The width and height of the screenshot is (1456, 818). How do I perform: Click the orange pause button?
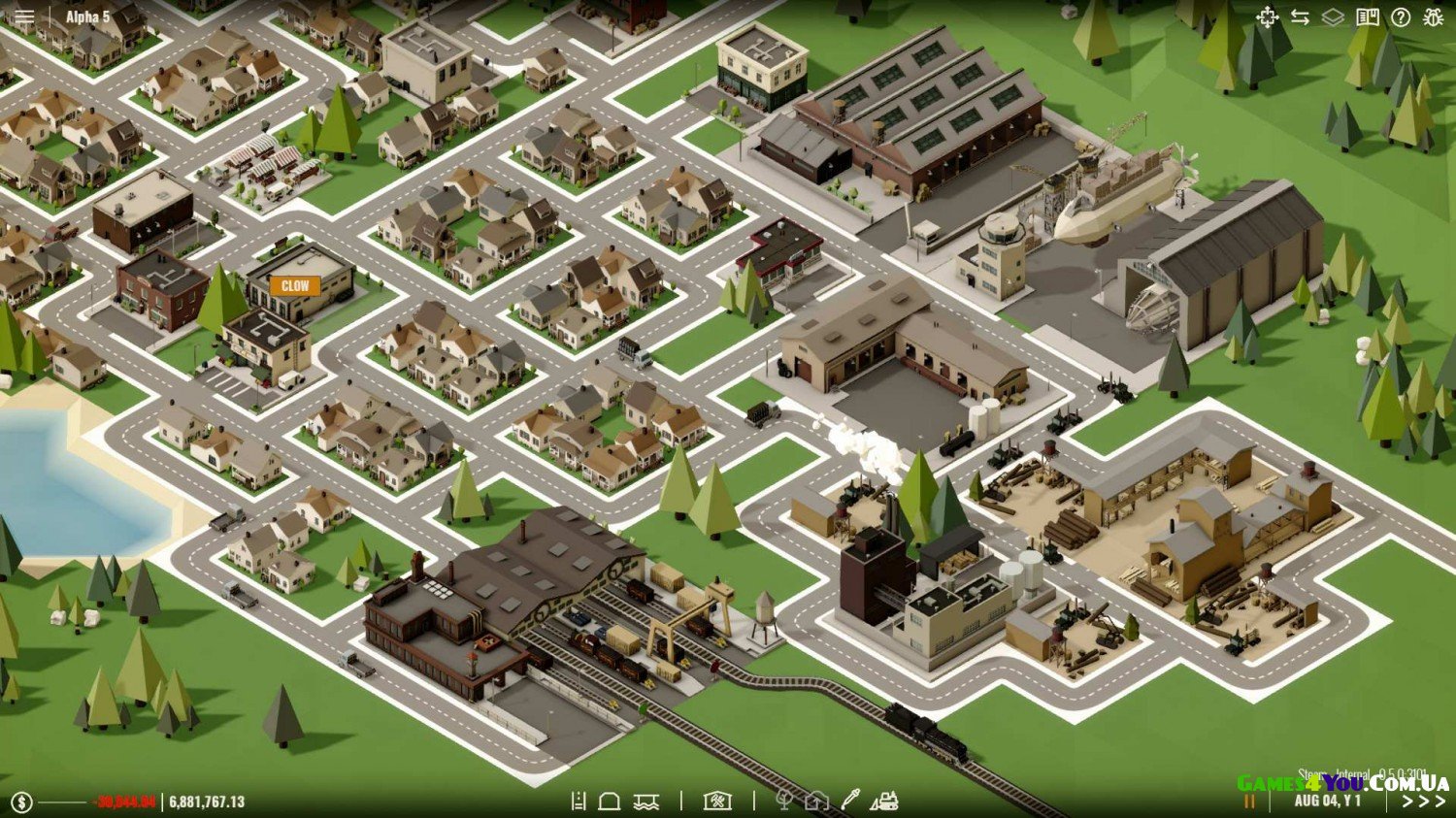pos(1249,802)
